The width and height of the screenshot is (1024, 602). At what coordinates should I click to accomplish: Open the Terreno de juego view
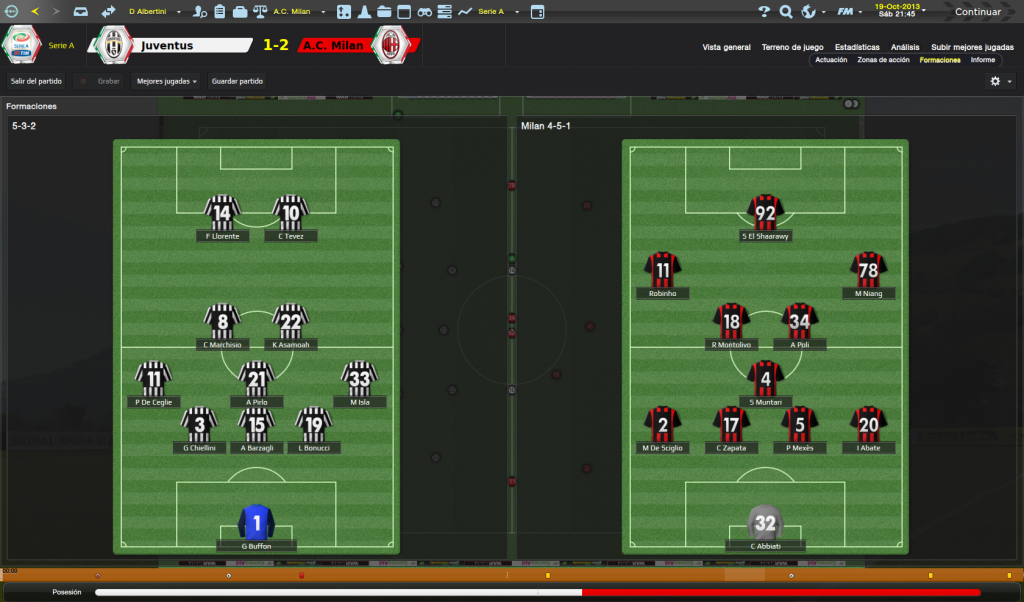click(x=792, y=47)
